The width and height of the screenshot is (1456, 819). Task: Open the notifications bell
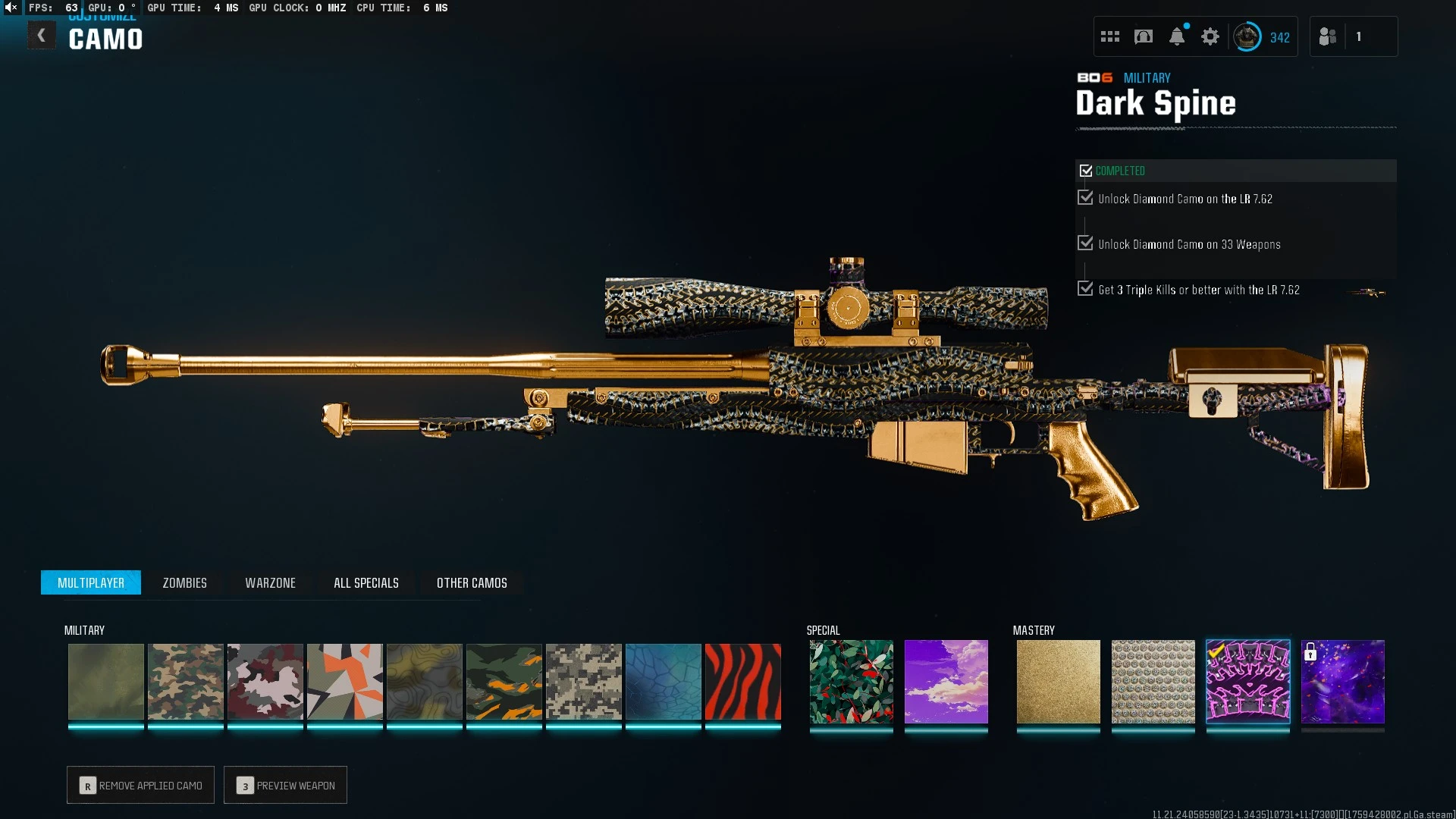(1177, 36)
